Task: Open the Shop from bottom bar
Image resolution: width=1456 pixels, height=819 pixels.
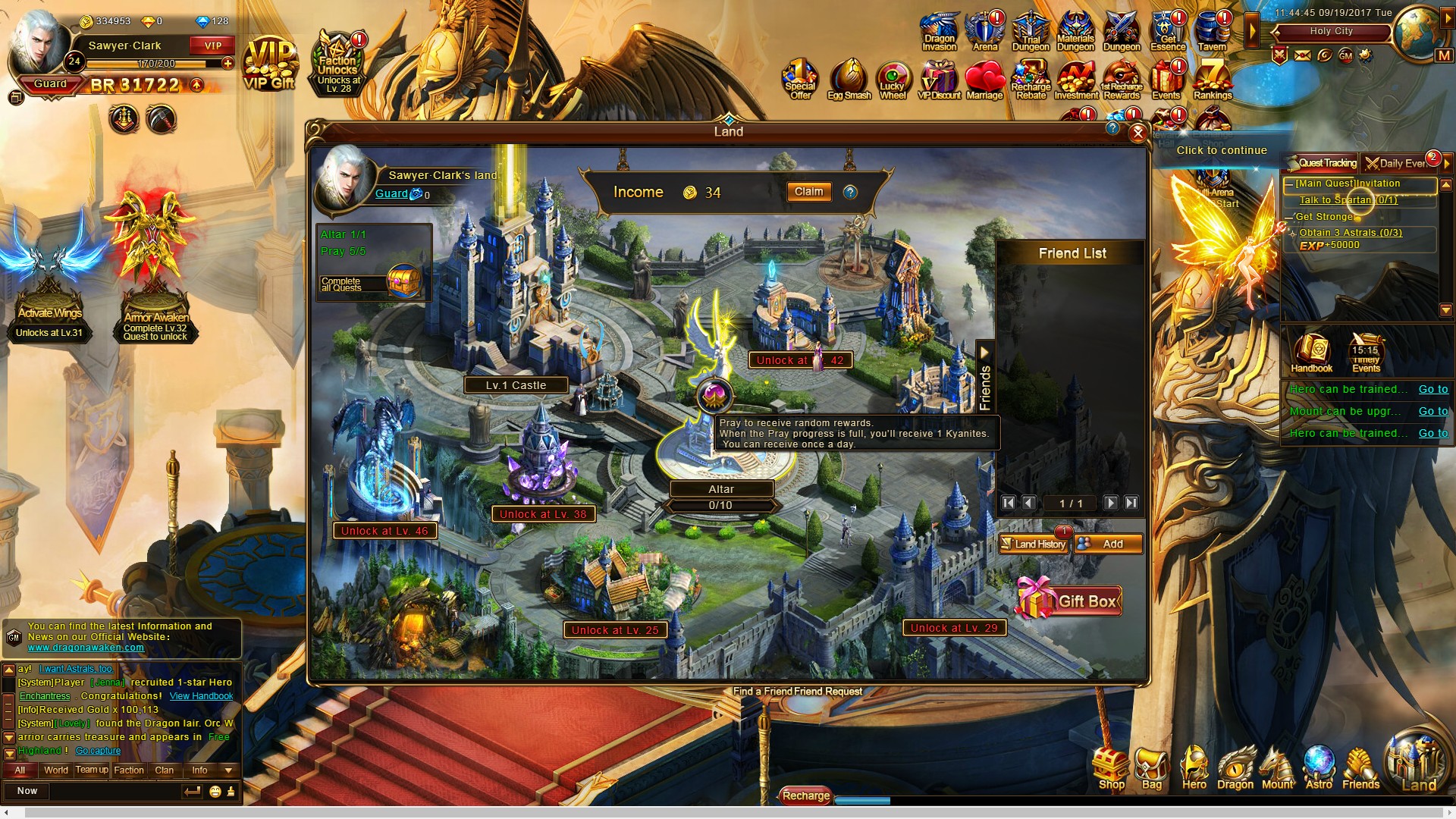Action: [x=1111, y=768]
